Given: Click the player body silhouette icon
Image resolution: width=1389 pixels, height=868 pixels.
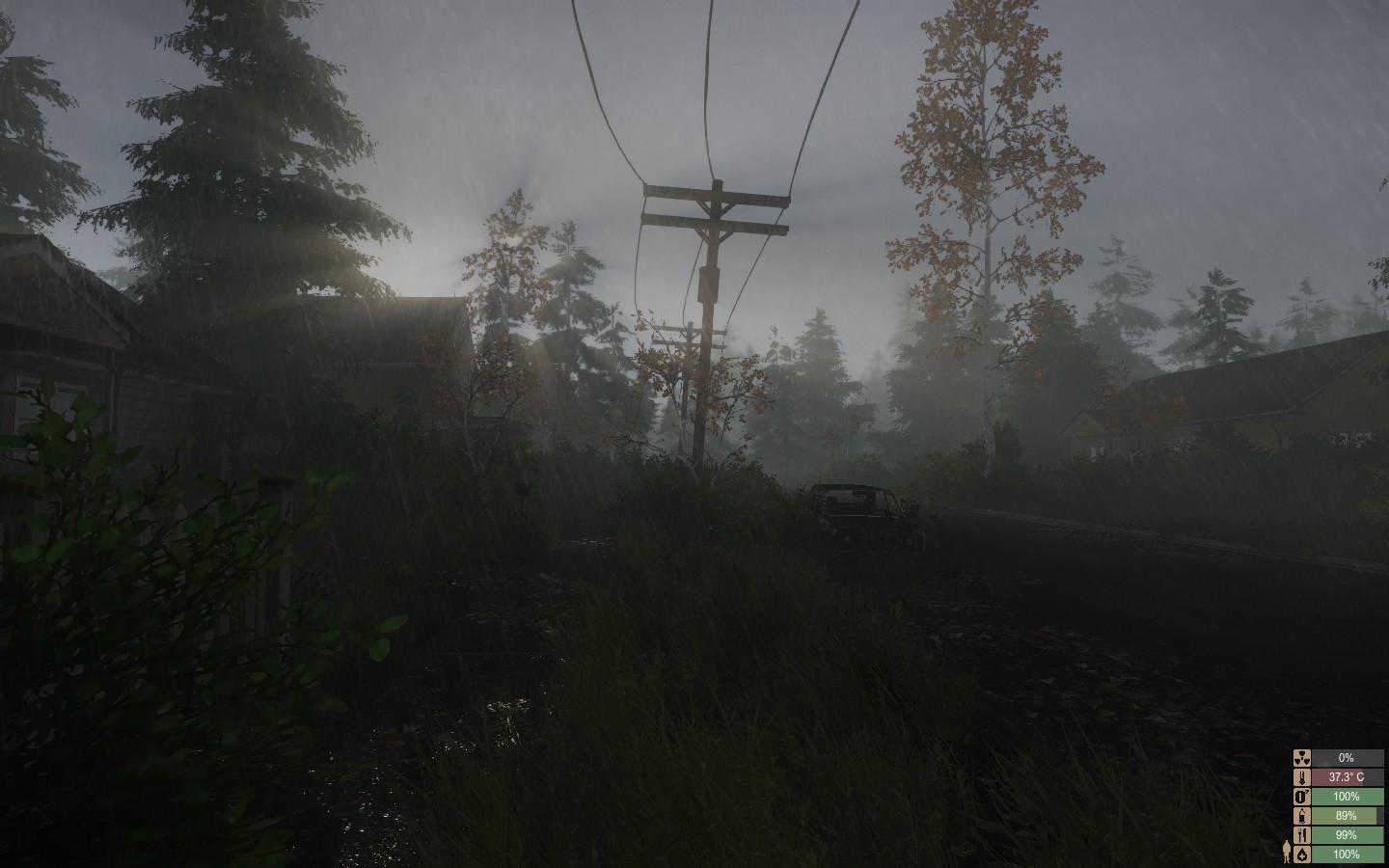Looking at the screenshot, I should point(1287,854).
